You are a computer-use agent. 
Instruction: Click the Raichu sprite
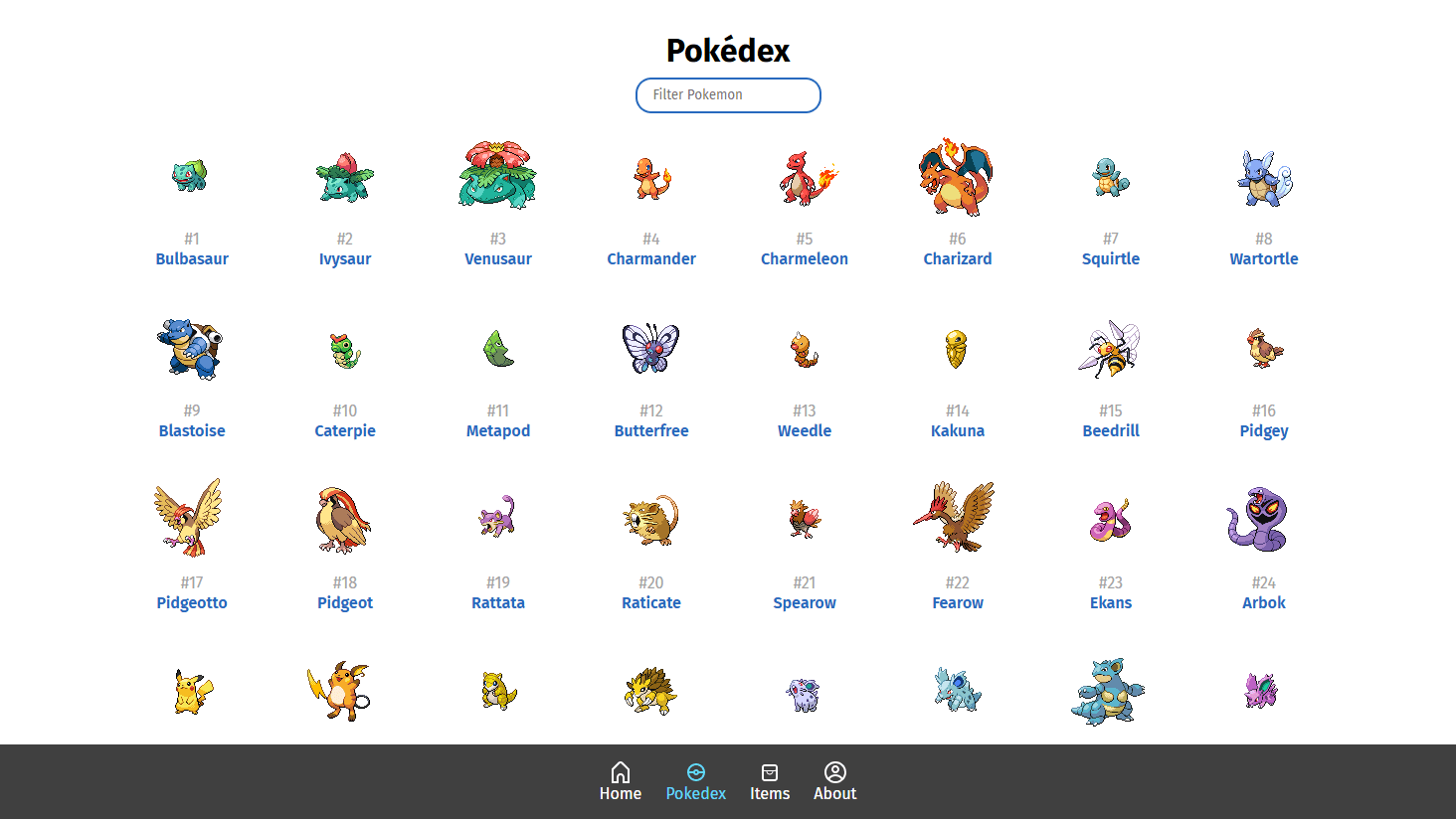point(344,688)
